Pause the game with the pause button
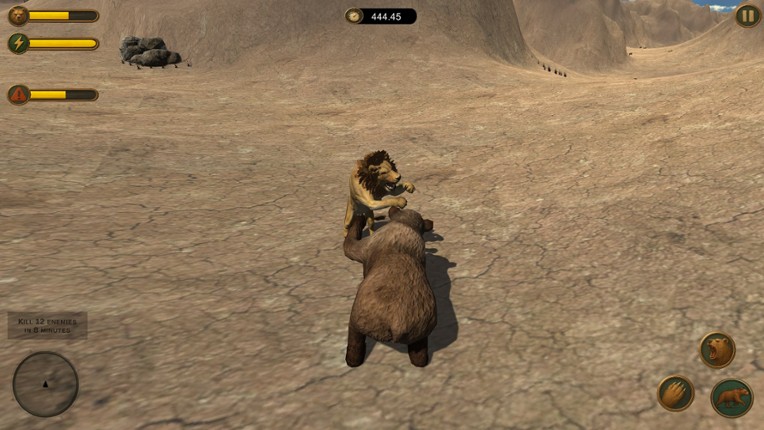The width and height of the screenshot is (764, 430). point(747,15)
